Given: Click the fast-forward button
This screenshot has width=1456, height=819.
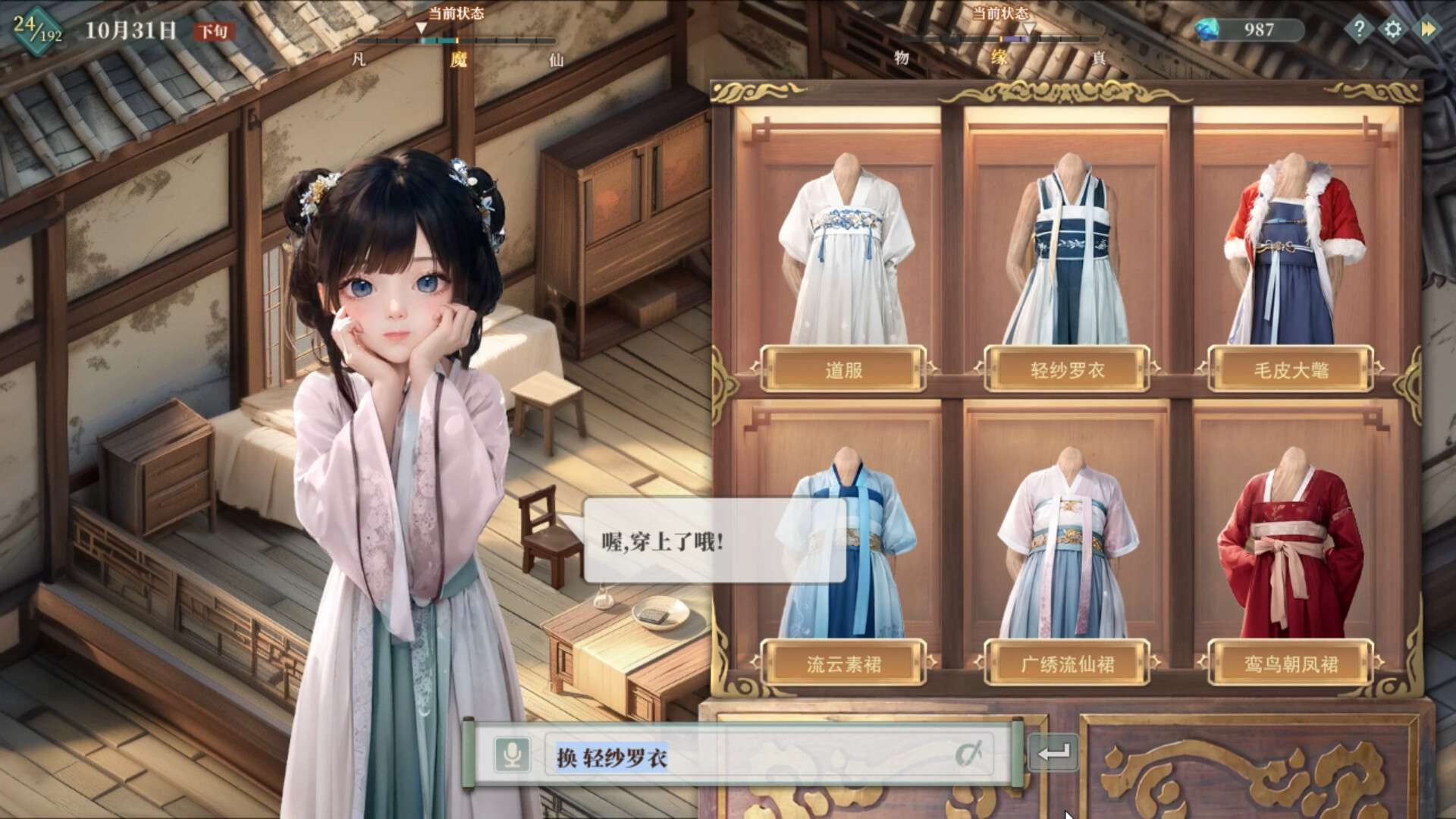Looking at the screenshot, I should click(1428, 30).
